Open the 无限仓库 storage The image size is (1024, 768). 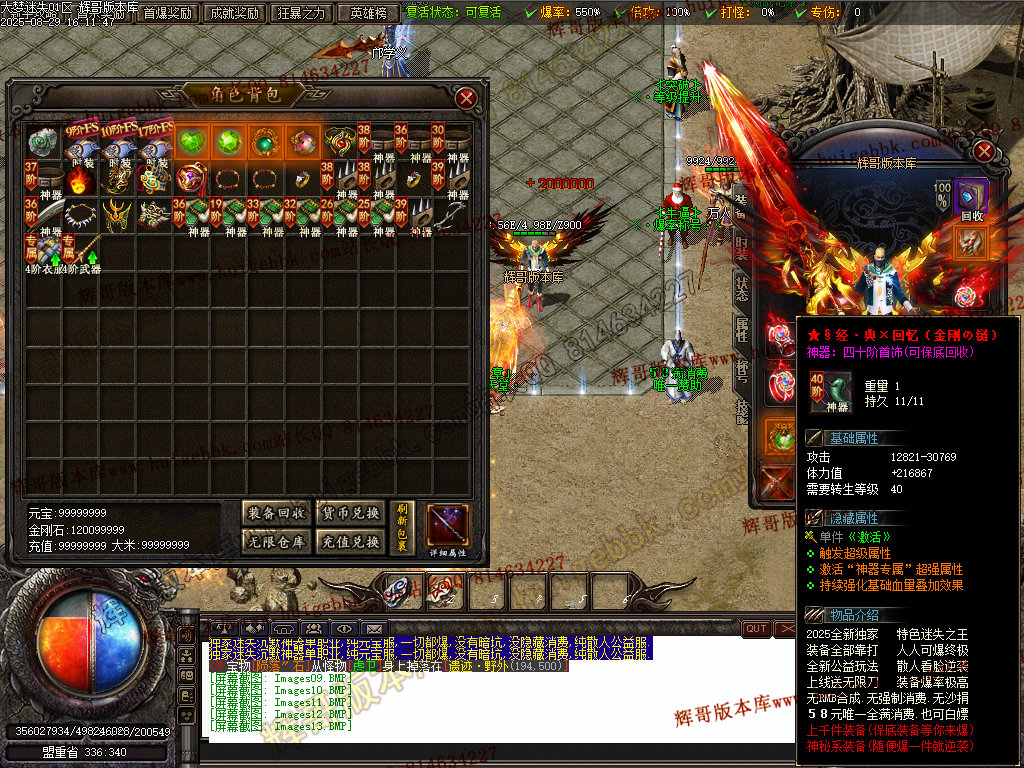coord(277,541)
